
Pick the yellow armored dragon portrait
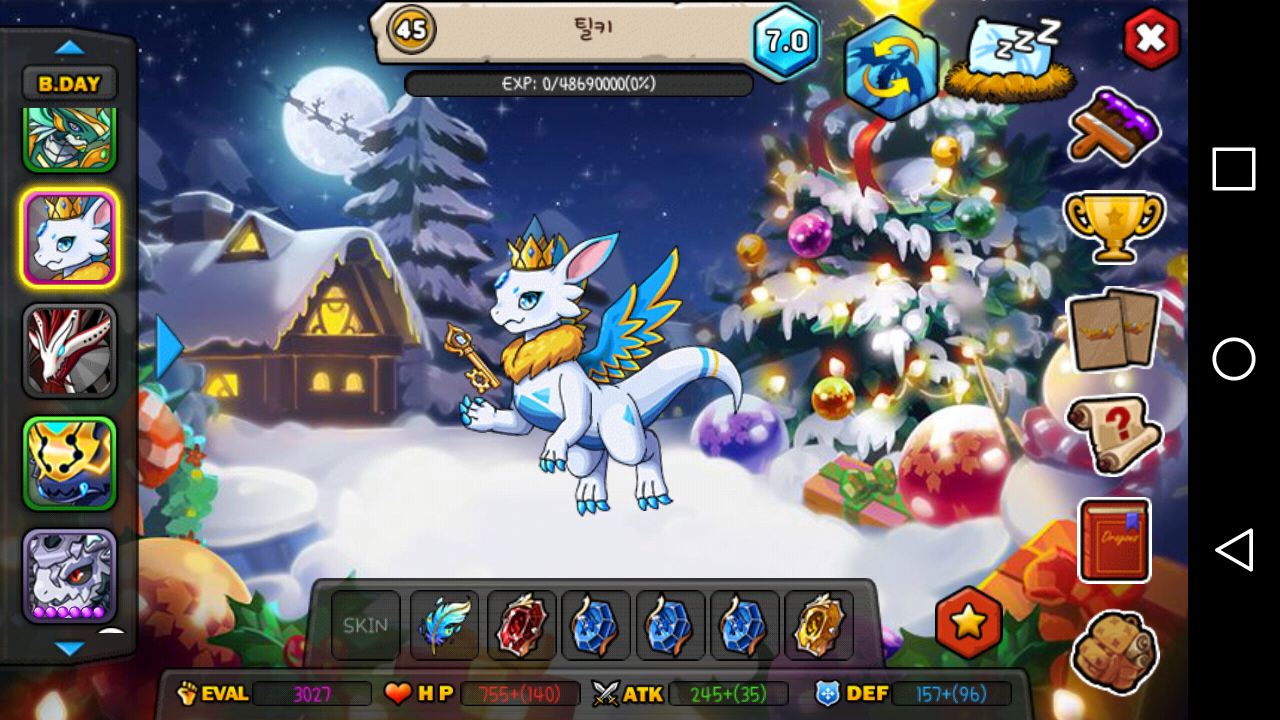click(x=69, y=463)
